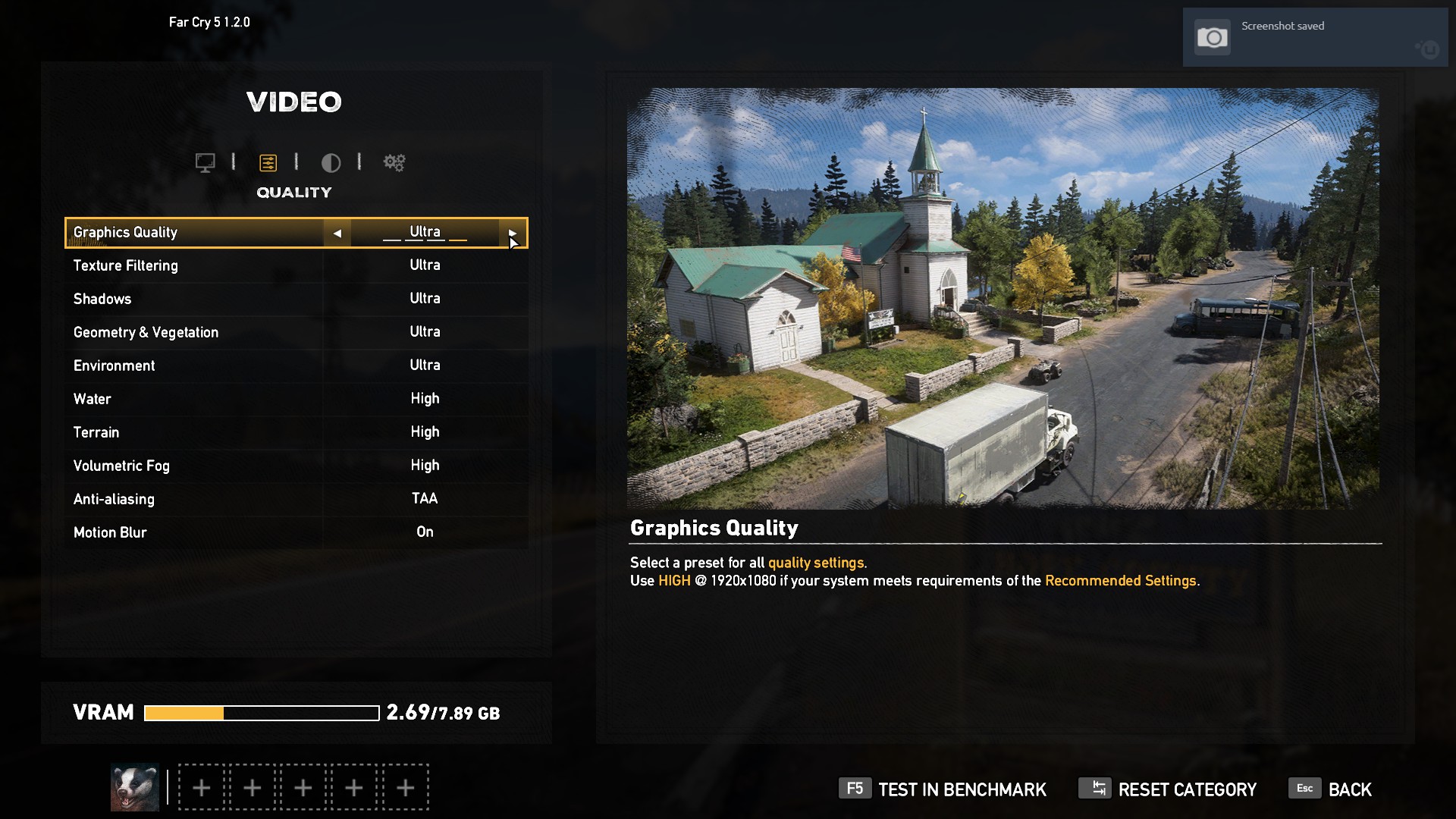Screen dimensions: 1456x819
Task: Go Back from video settings
Action: 1331,789
